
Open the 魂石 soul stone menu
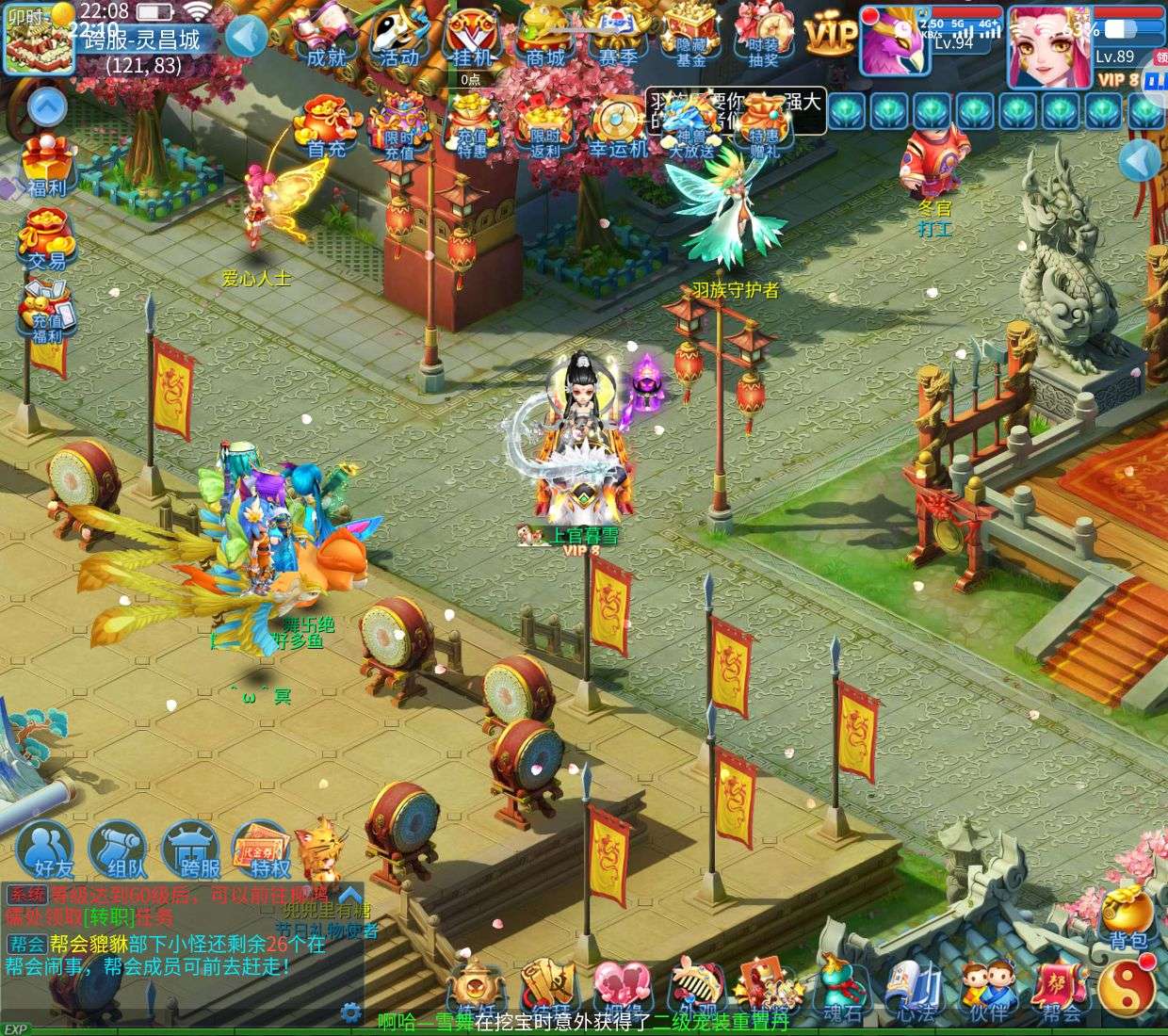[x=841, y=994]
